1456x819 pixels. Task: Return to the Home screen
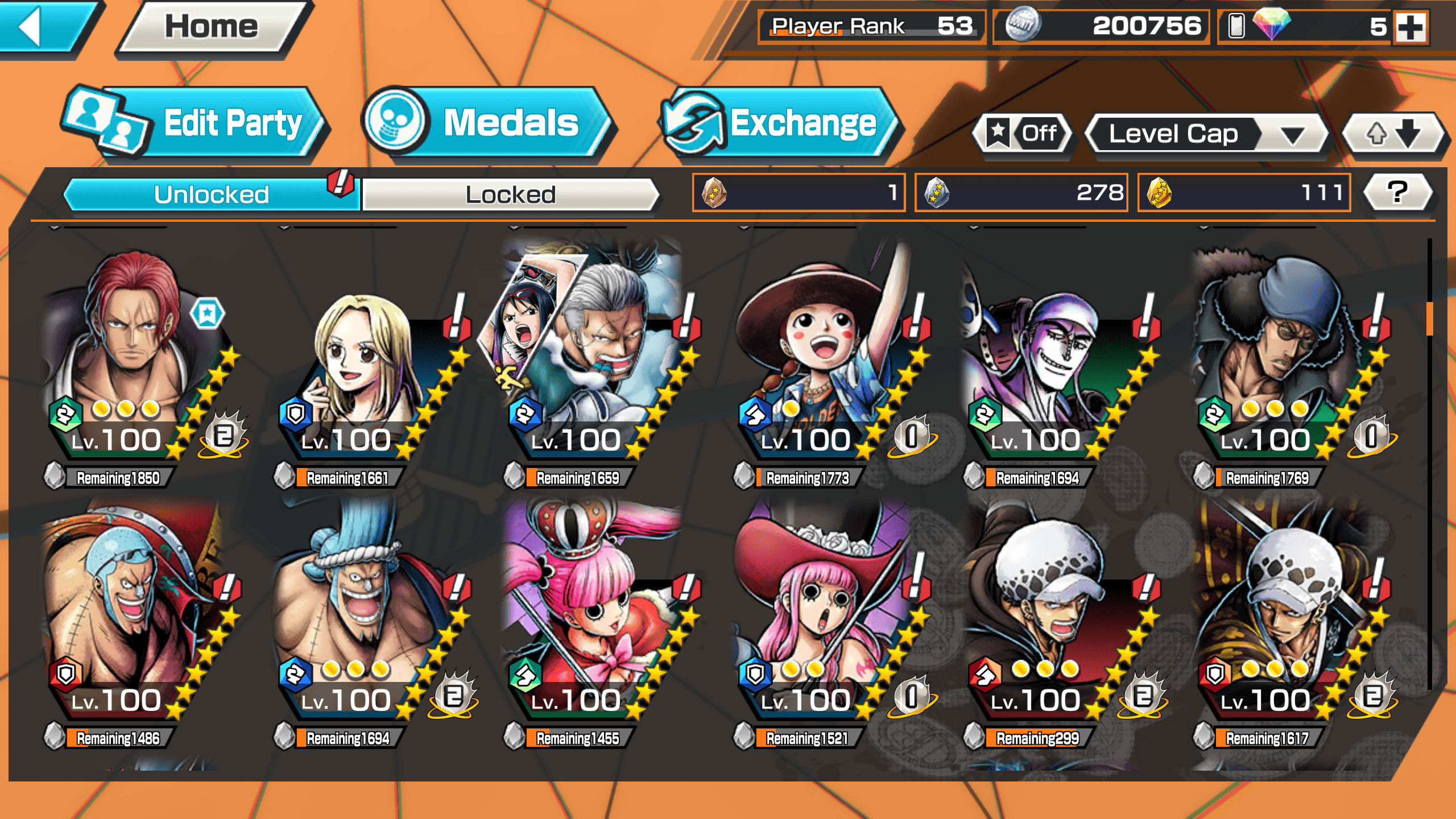211,27
